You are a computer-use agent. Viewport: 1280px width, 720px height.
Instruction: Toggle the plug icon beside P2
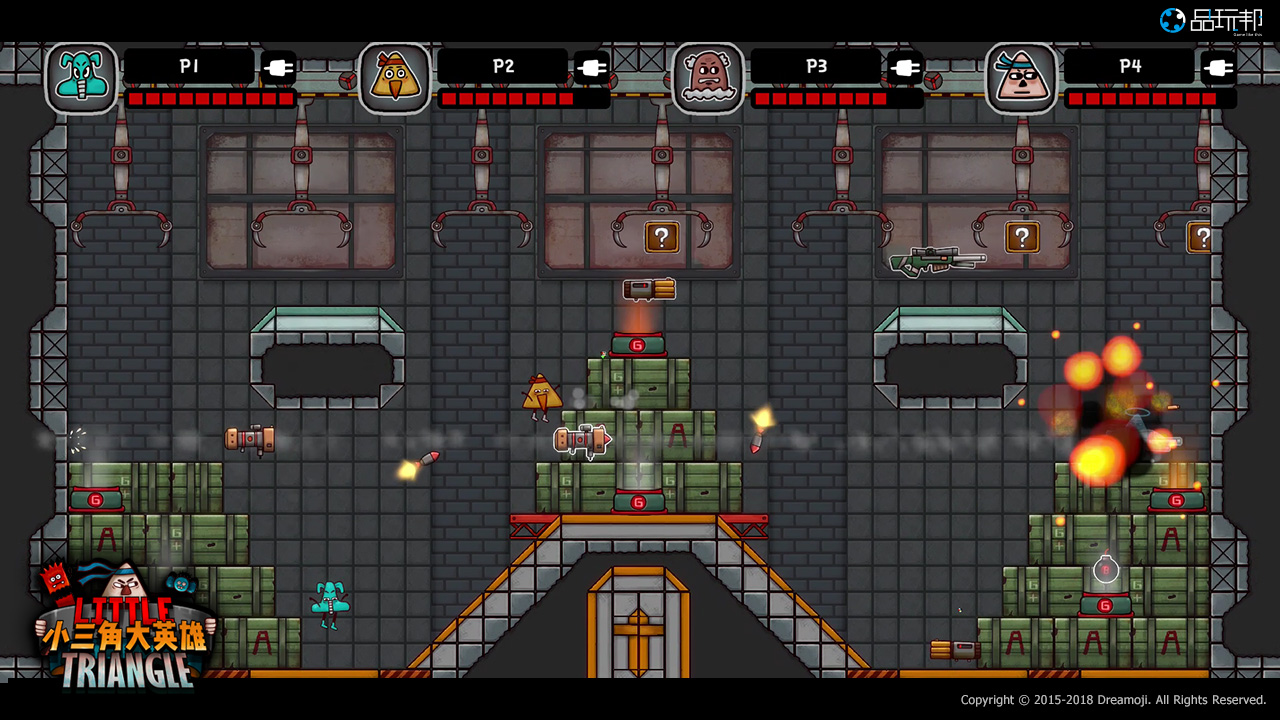pos(591,68)
